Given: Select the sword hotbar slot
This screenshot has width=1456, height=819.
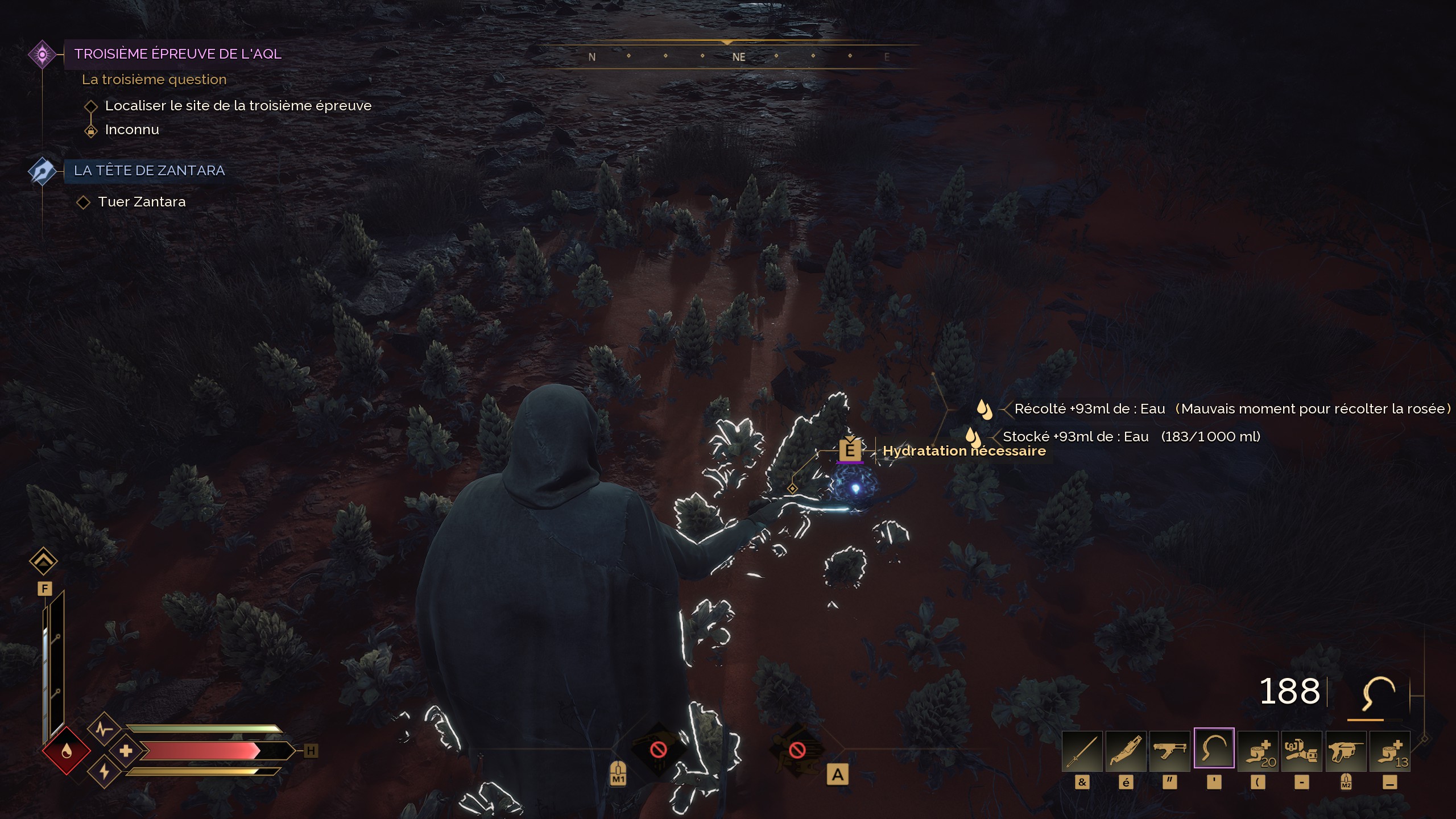Looking at the screenshot, I should [x=1082, y=751].
